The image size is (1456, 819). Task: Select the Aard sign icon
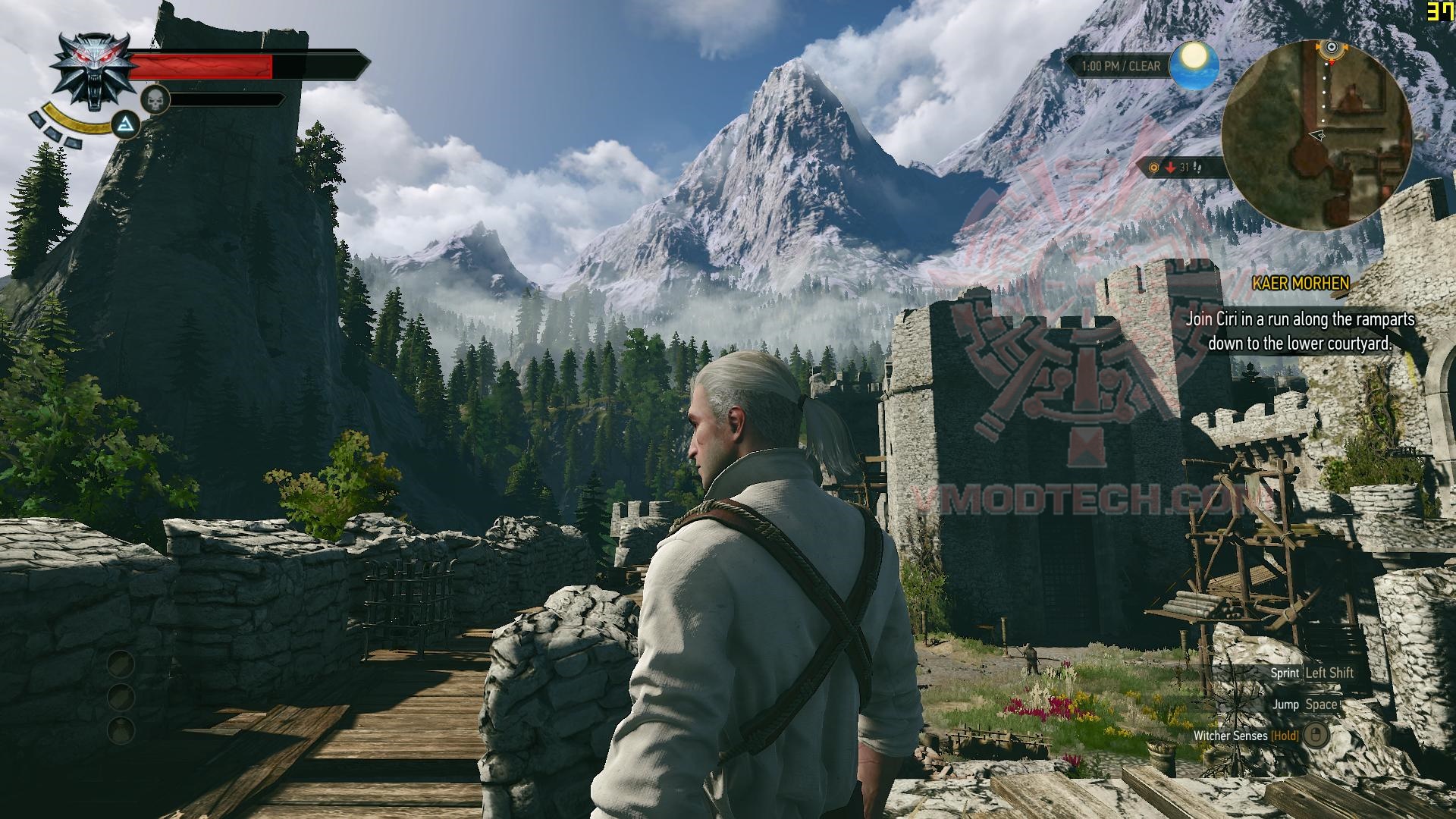127,124
